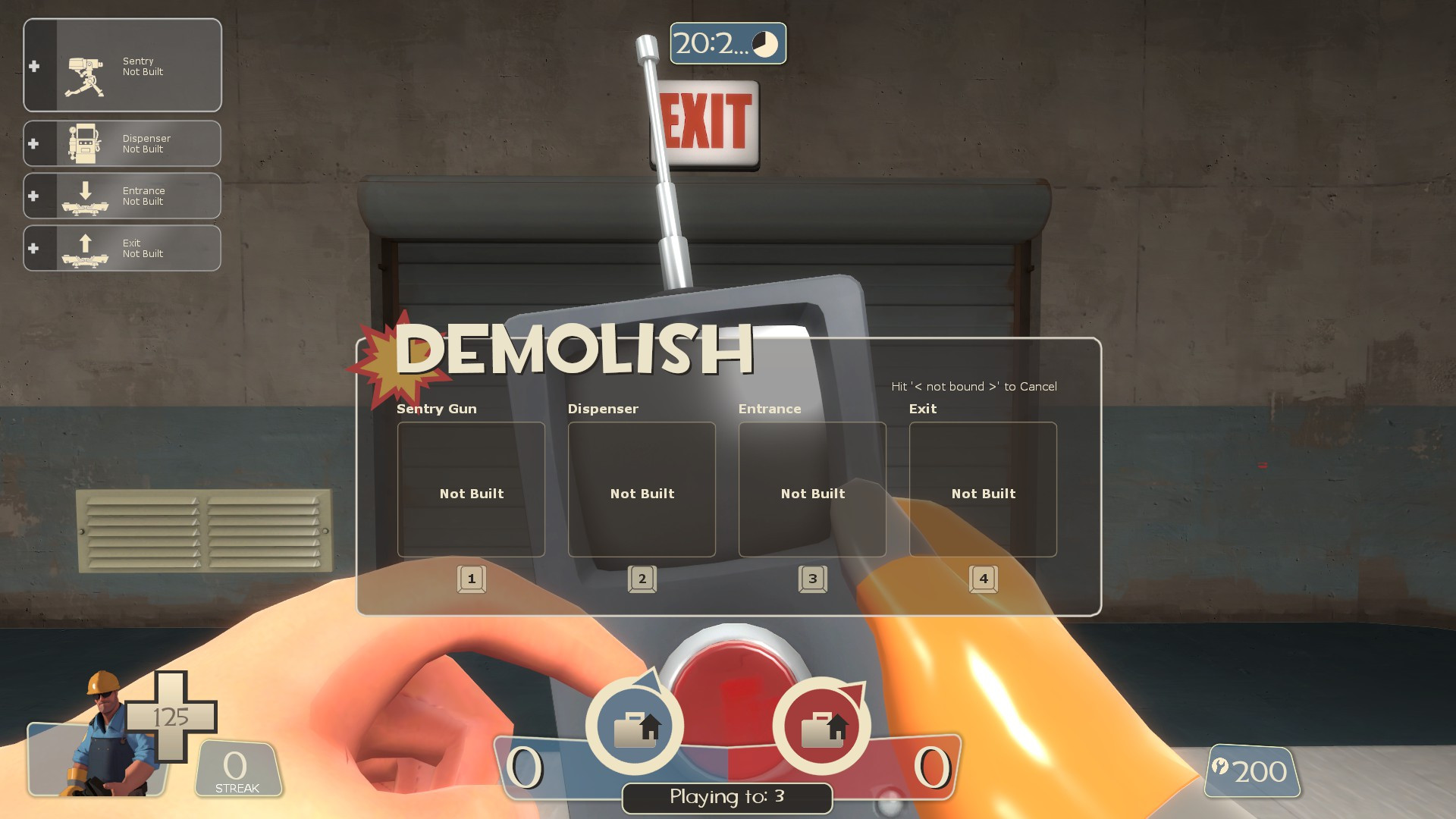The height and width of the screenshot is (819, 1456).
Task: Toggle the plus sign next to Dispenser Not Built
Action: point(33,143)
